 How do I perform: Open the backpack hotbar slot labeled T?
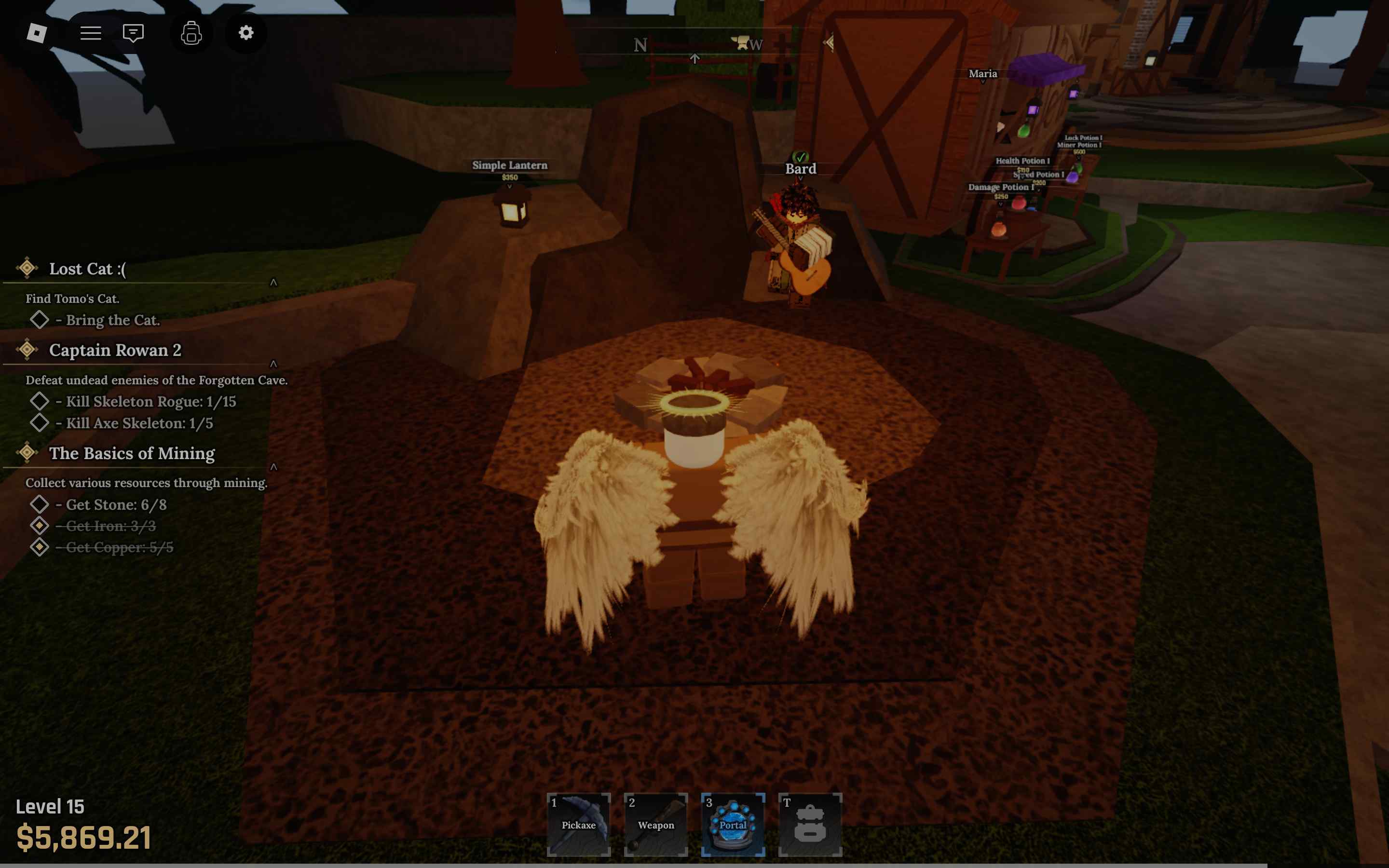click(811, 825)
